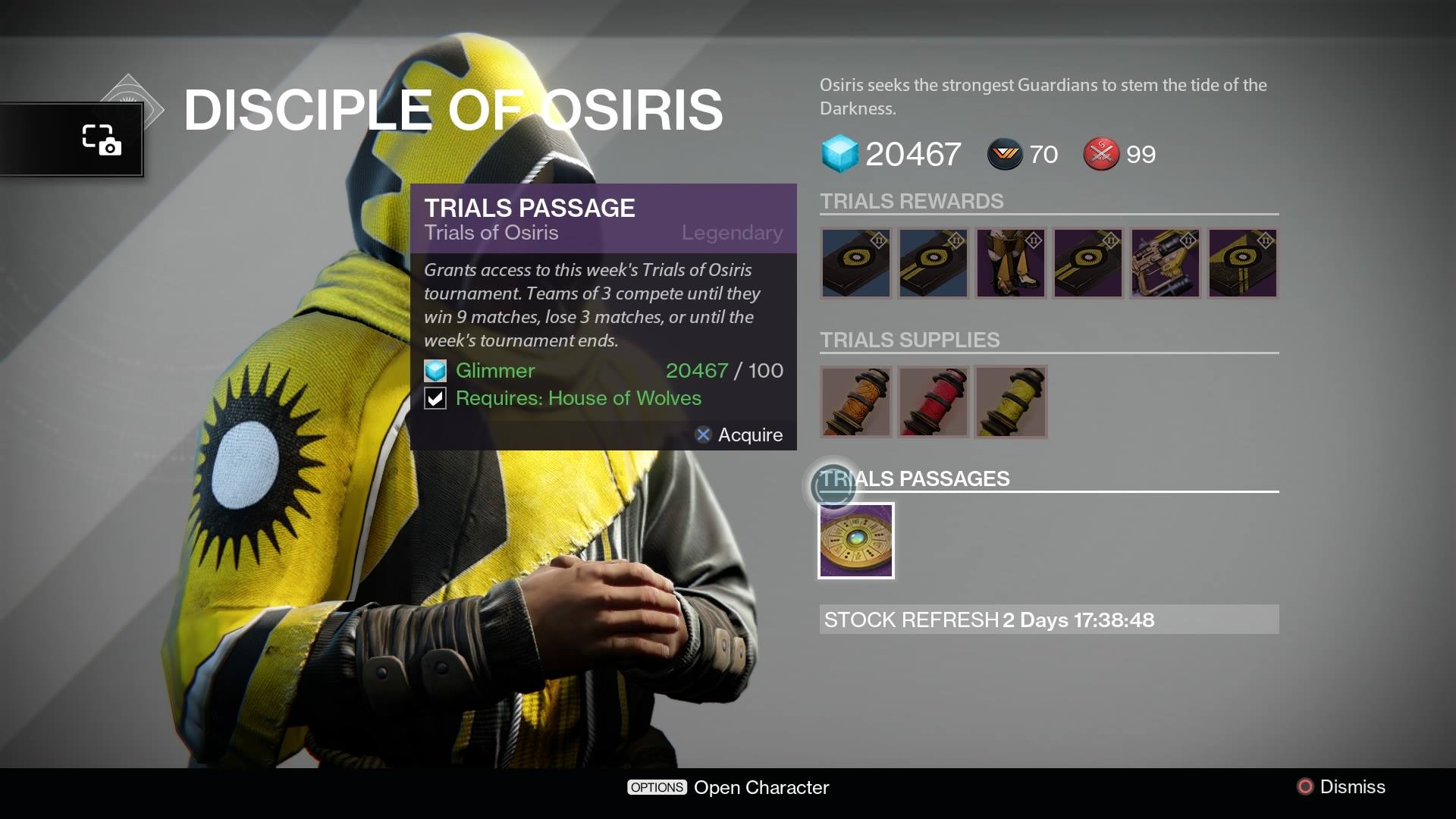The height and width of the screenshot is (819, 1456).
Task: Choose the gun weapon Trials reward
Action: (x=1166, y=263)
